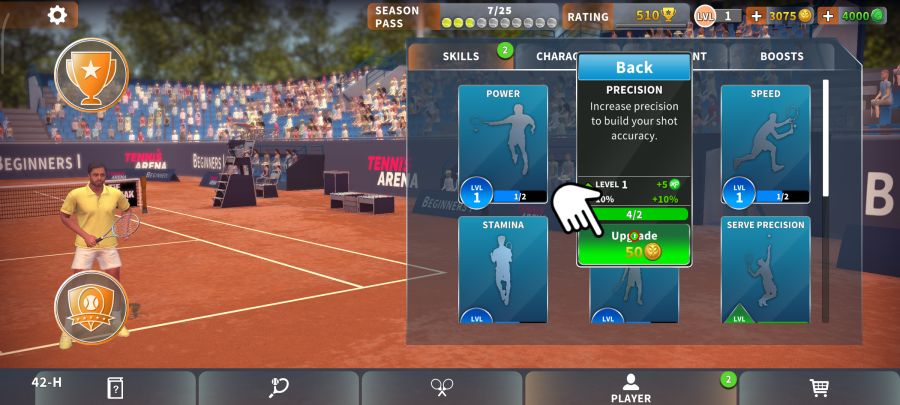Go to the Player tab
Image resolution: width=900 pixels, height=405 pixels.
coord(630,388)
